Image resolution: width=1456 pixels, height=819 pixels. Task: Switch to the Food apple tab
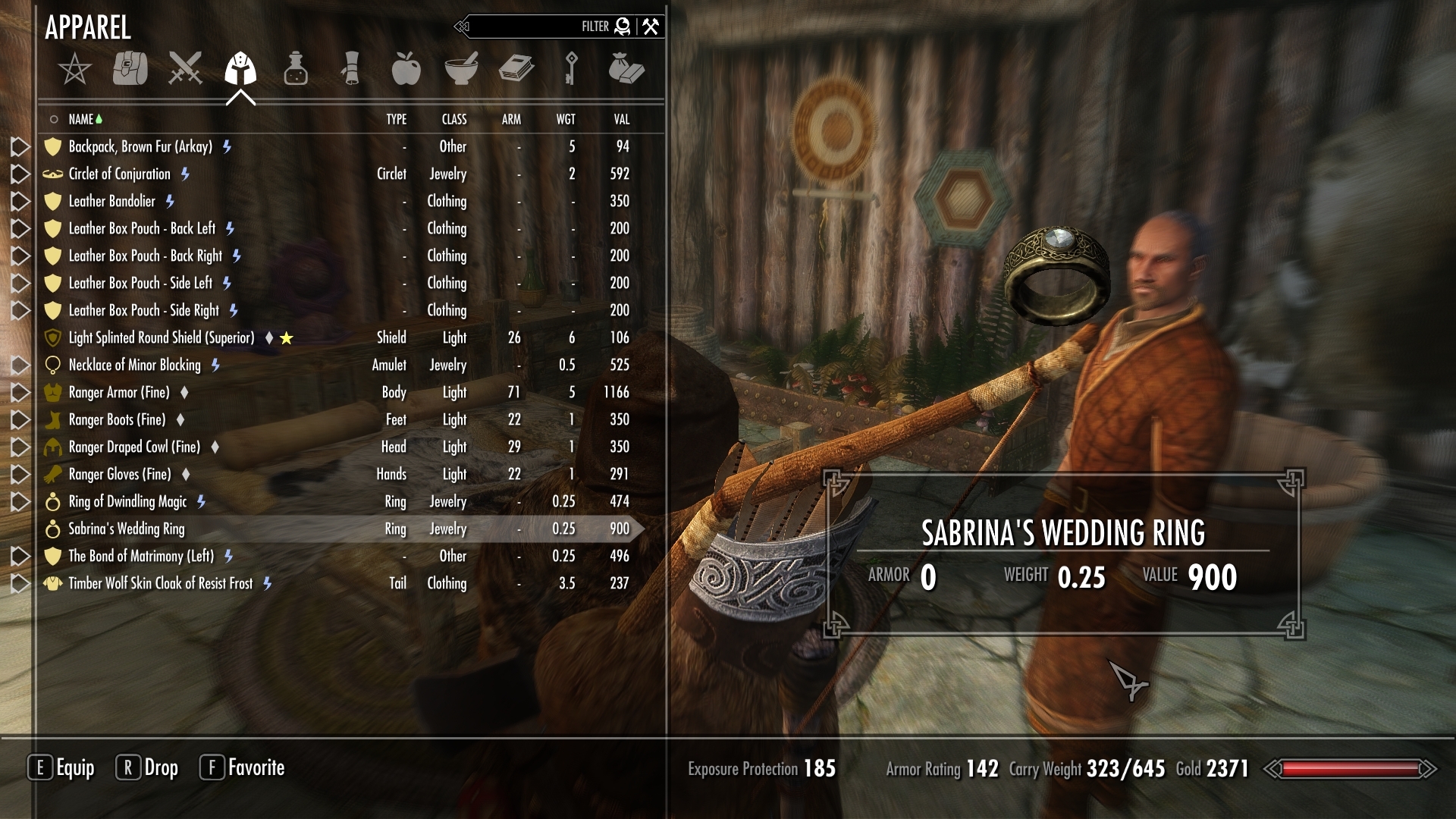[406, 69]
